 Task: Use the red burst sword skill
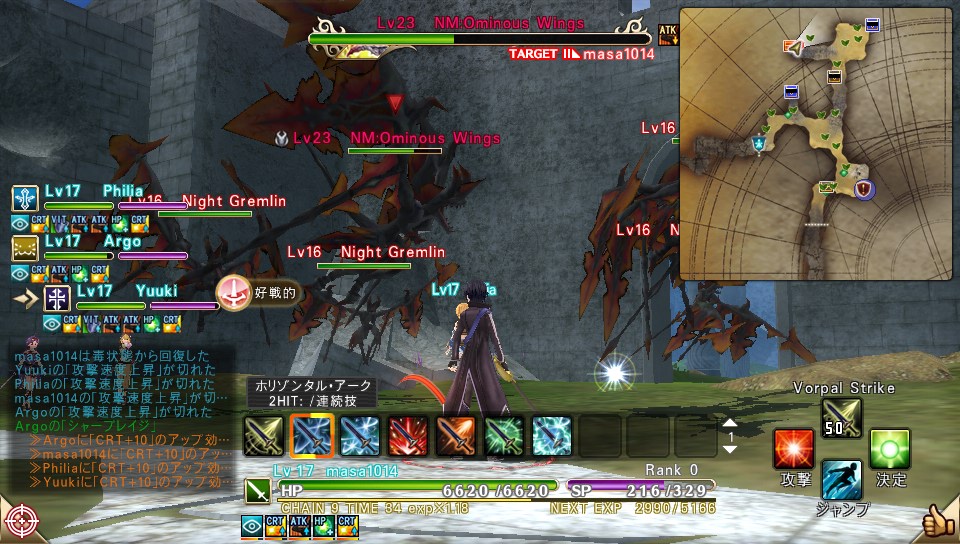(x=407, y=436)
